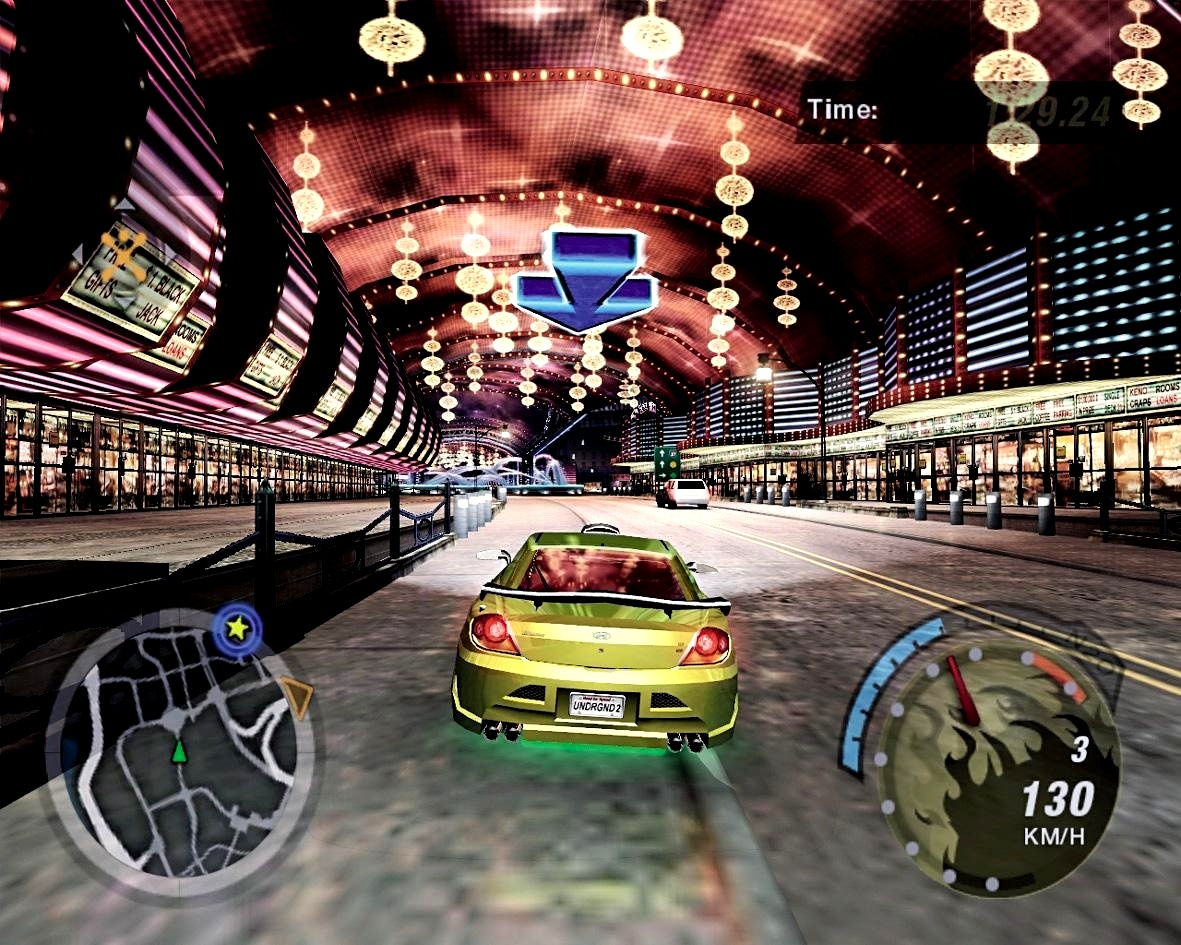Image resolution: width=1181 pixels, height=945 pixels.
Task: Click the circular city minimap
Action: 181,752
